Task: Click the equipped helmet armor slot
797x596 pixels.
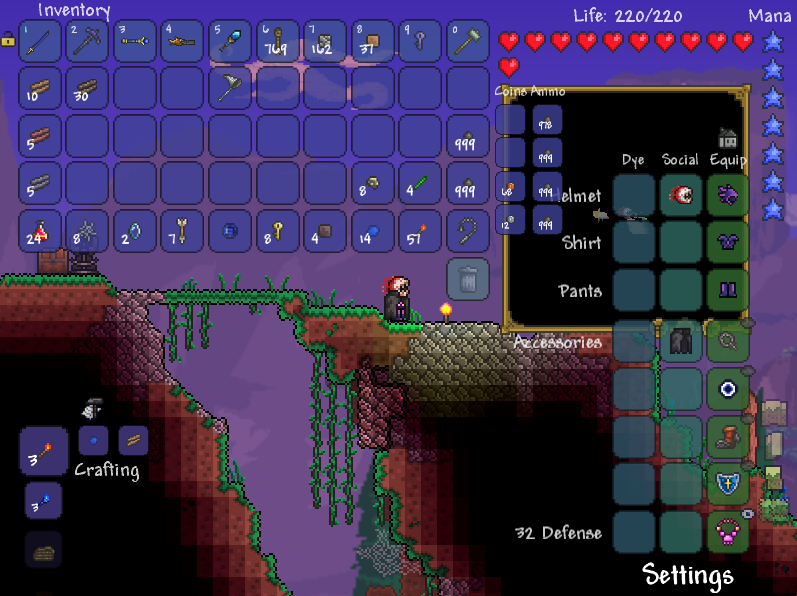Action: click(x=728, y=195)
